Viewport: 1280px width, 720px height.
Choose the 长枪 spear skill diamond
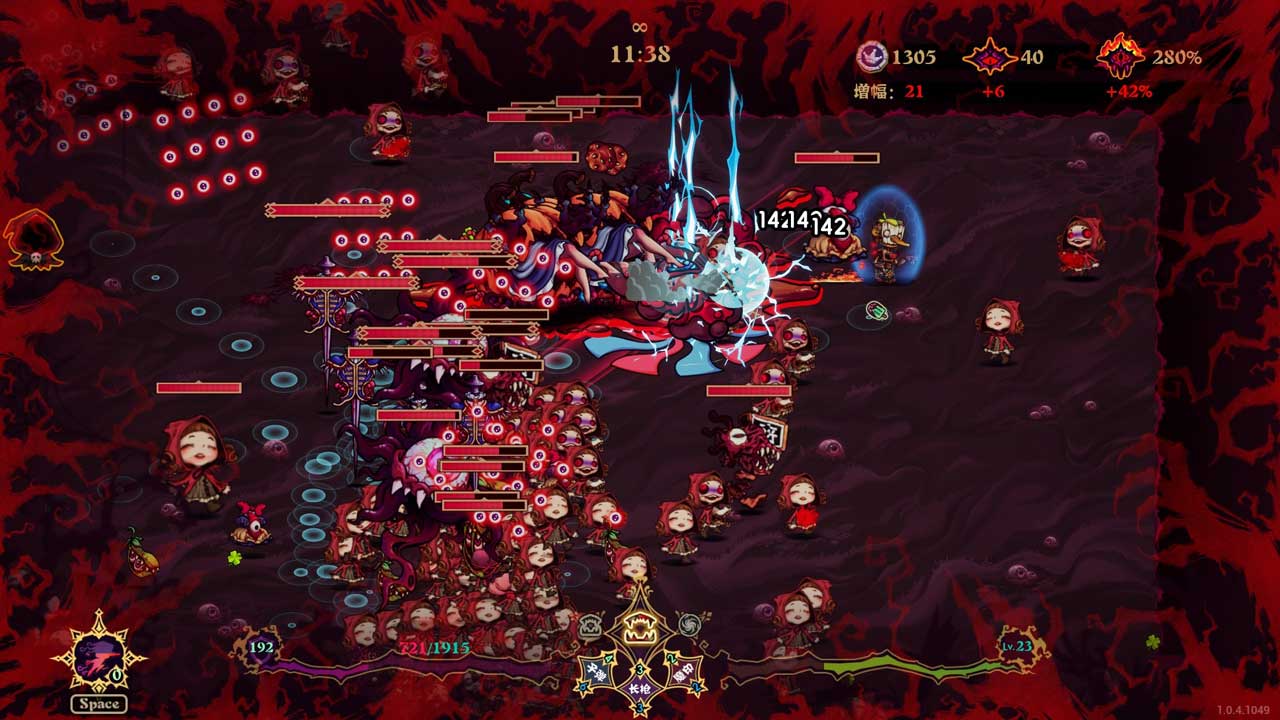pyautogui.click(x=639, y=688)
